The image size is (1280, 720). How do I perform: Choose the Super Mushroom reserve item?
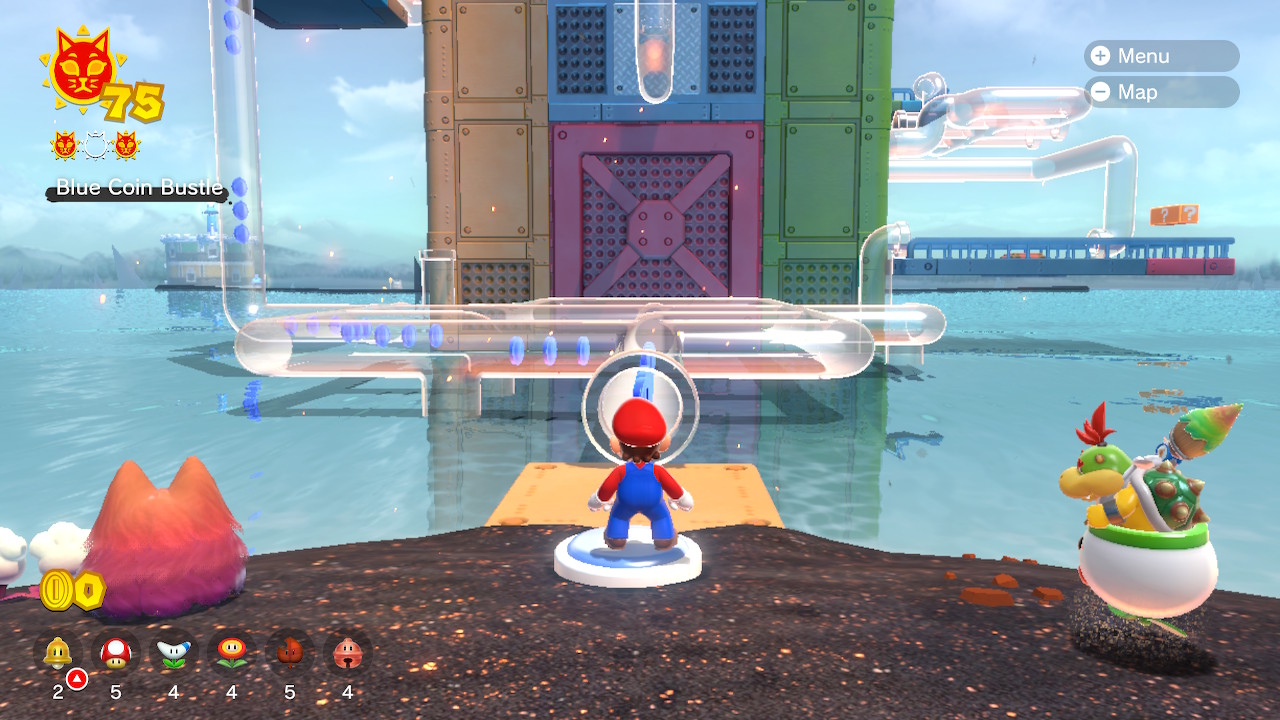(x=116, y=653)
